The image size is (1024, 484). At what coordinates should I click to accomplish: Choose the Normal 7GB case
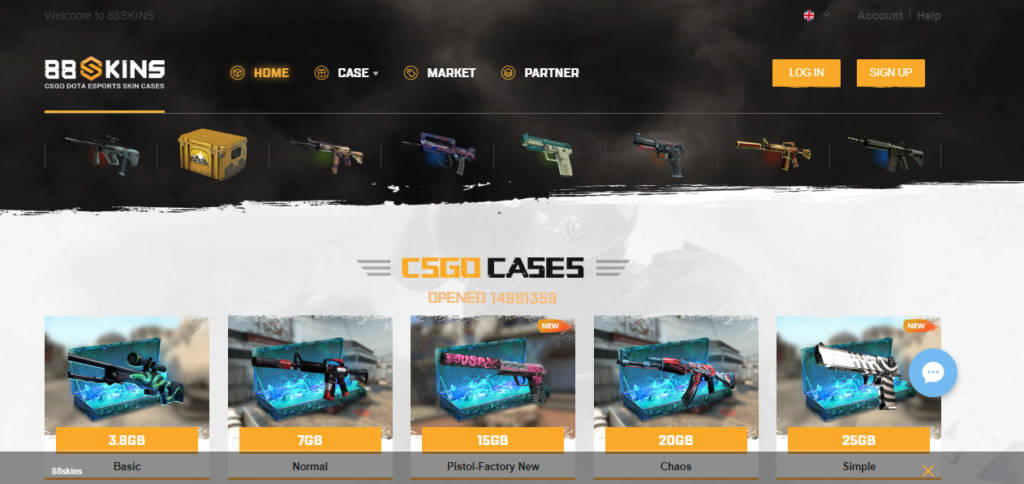pyautogui.click(x=310, y=378)
